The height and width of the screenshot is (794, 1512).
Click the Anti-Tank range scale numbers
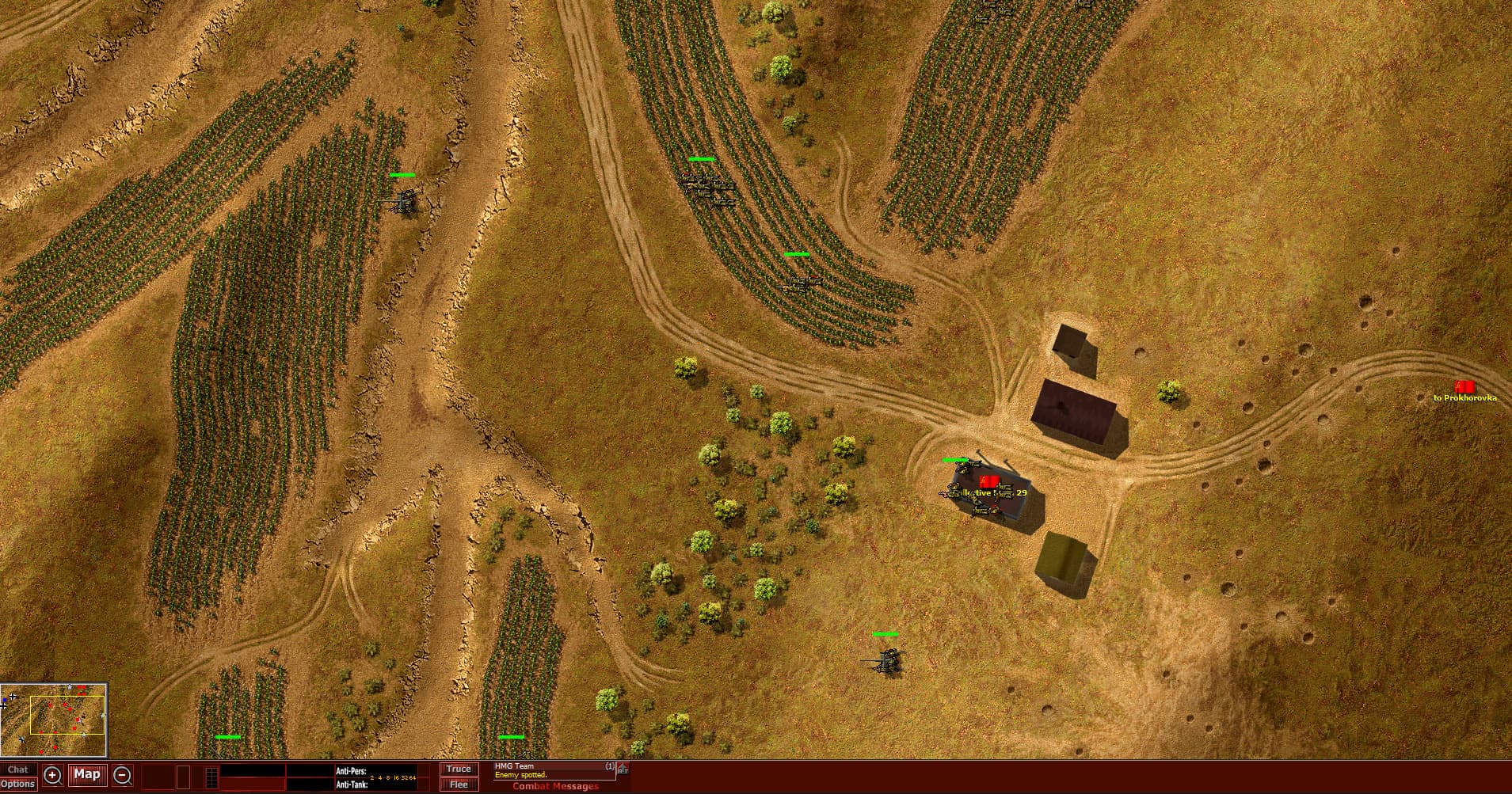391,779
